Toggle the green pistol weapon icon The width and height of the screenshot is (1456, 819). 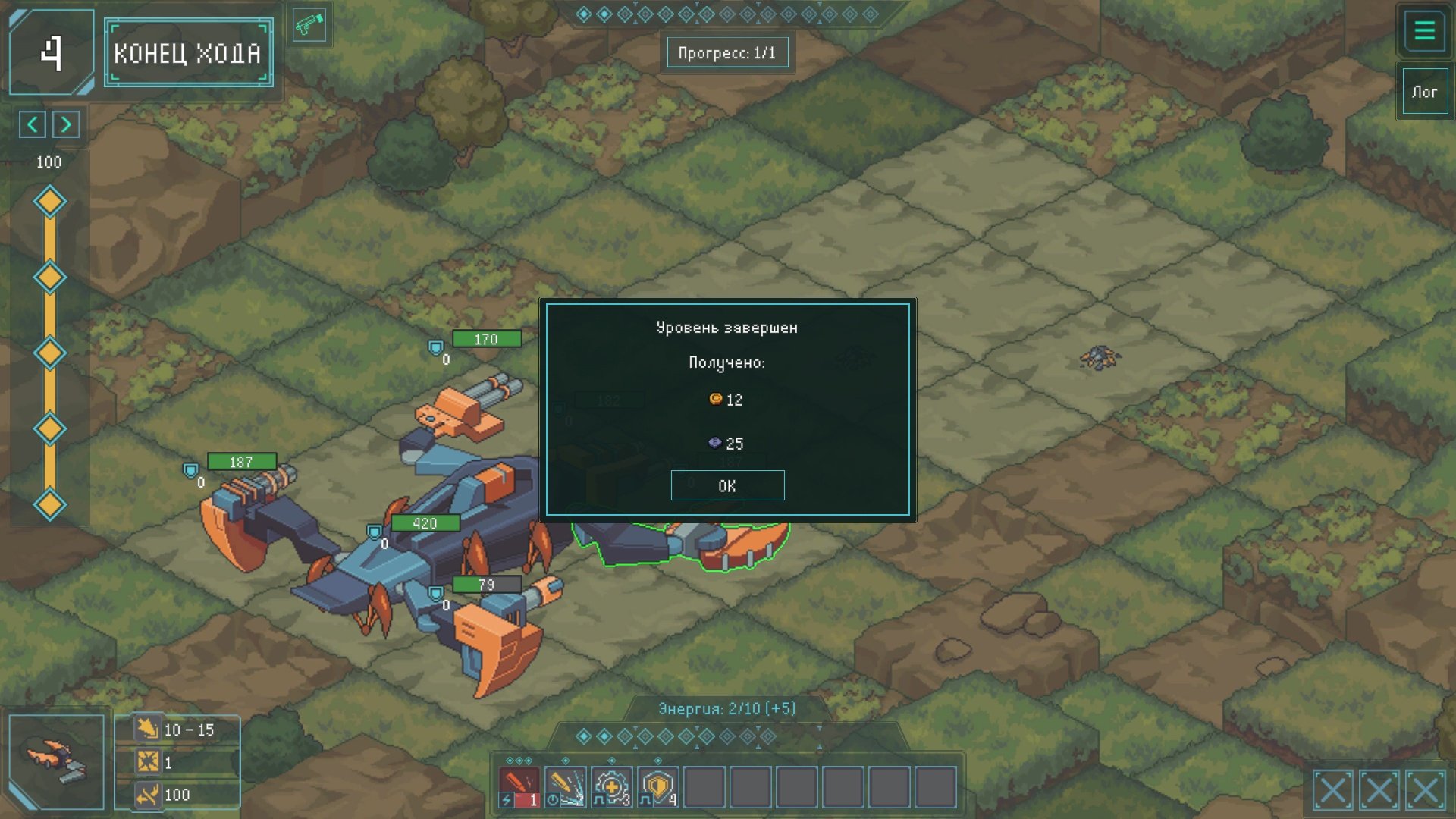[x=309, y=25]
